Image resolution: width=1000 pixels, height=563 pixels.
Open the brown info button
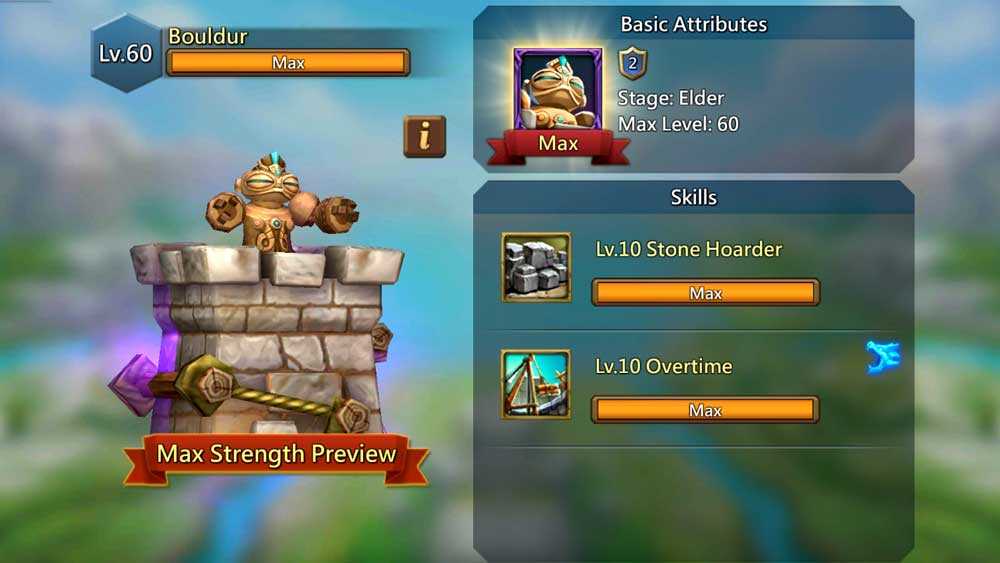tap(424, 136)
